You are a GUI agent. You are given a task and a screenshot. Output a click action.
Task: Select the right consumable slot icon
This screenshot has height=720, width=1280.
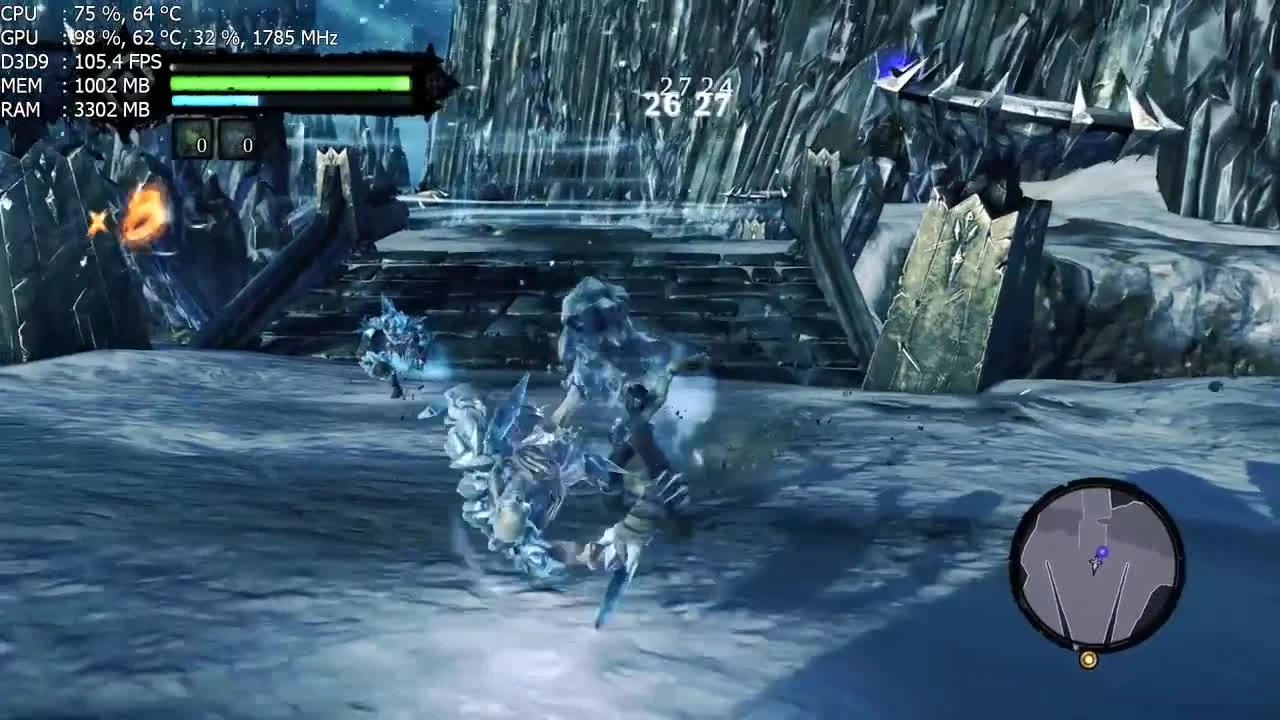coord(240,142)
